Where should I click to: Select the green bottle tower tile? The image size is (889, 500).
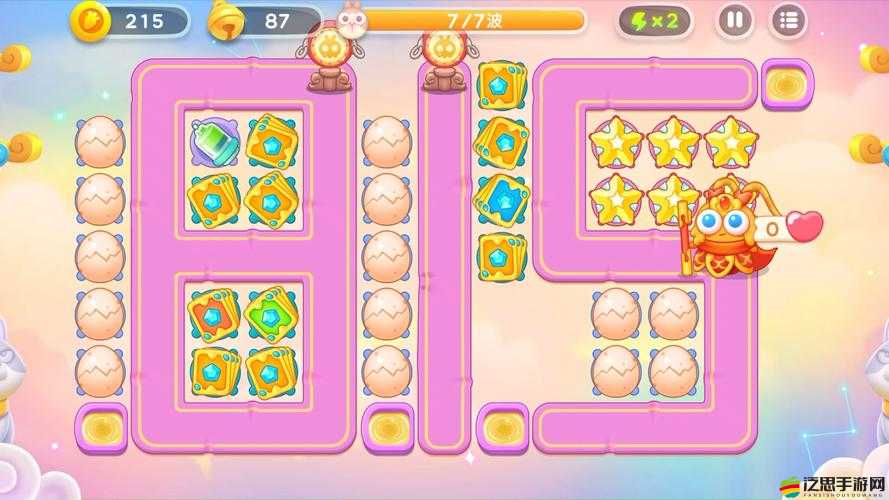click(213, 142)
